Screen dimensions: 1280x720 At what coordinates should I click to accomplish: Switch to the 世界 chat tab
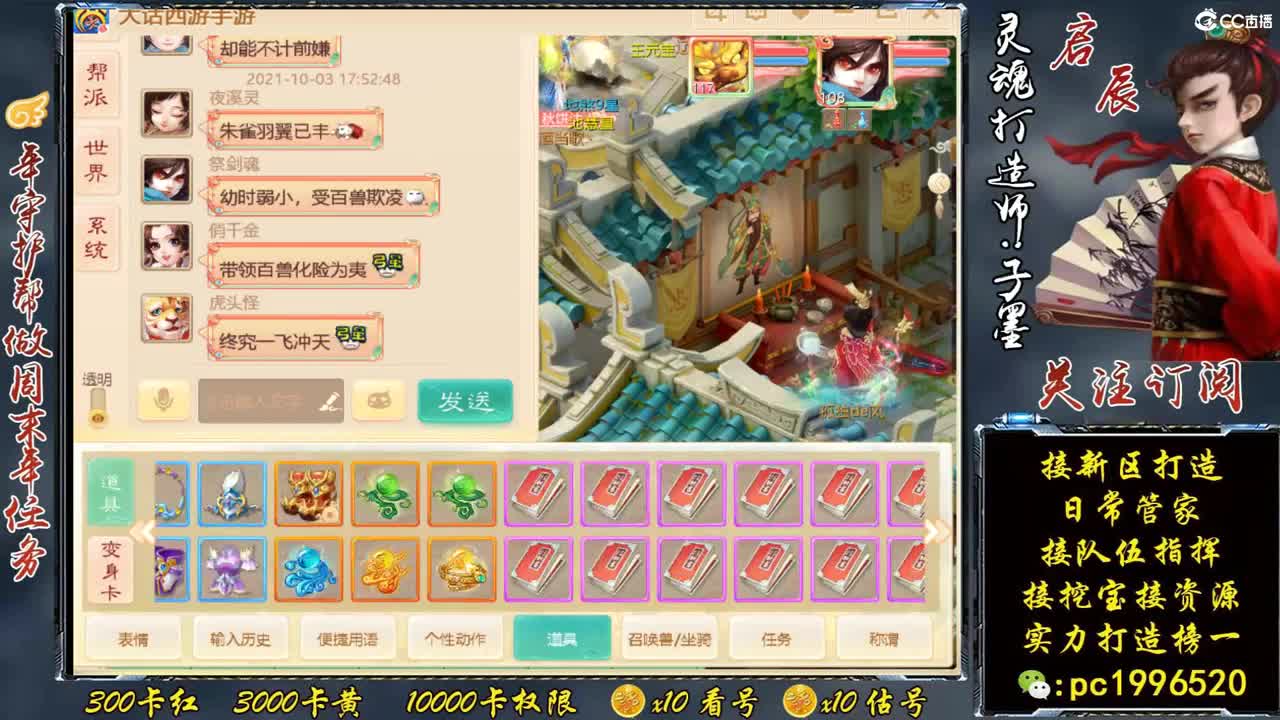(x=95, y=160)
